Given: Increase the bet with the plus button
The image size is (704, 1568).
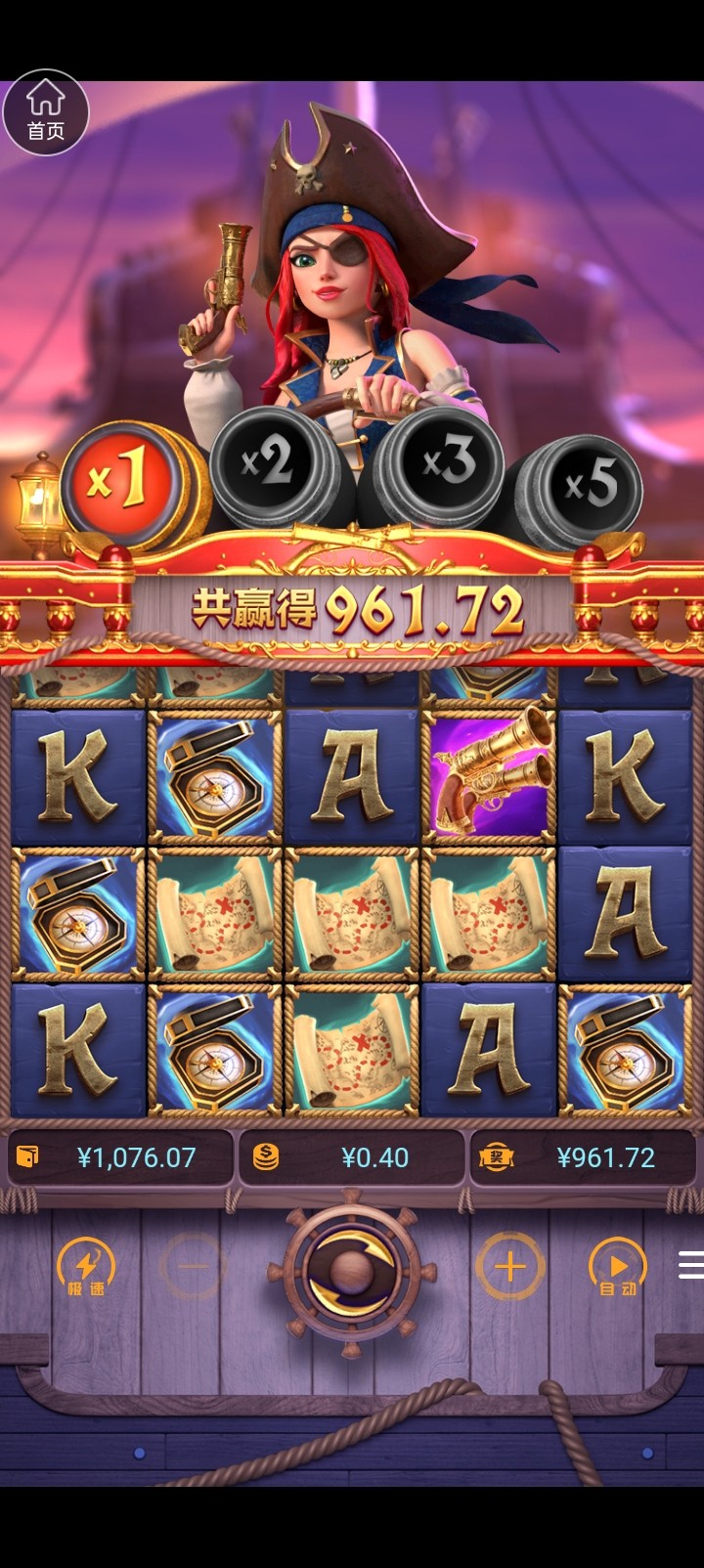Looking at the screenshot, I should coord(508,1267).
